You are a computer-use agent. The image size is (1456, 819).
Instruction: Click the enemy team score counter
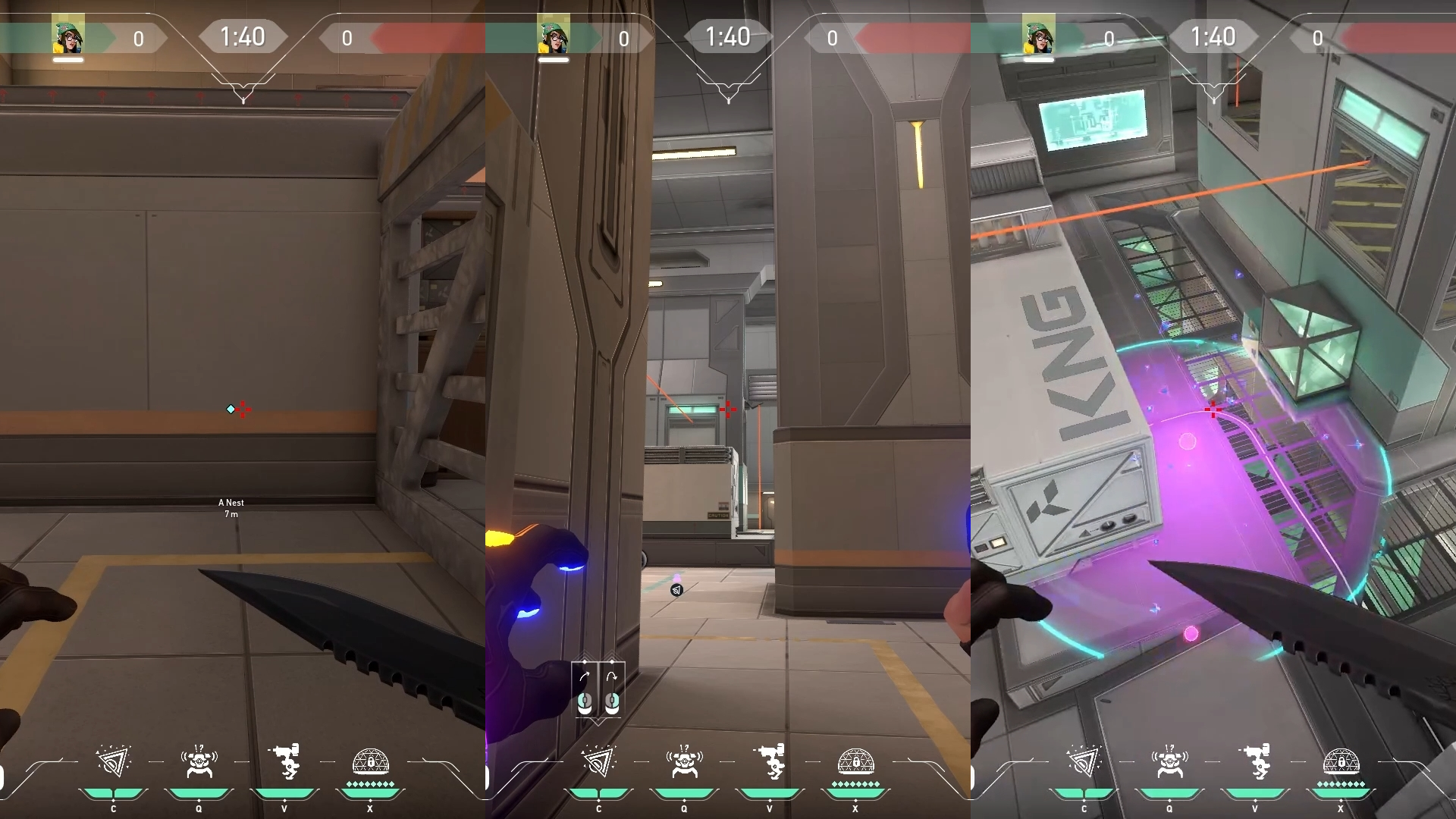pyautogui.click(x=348, y=39)
